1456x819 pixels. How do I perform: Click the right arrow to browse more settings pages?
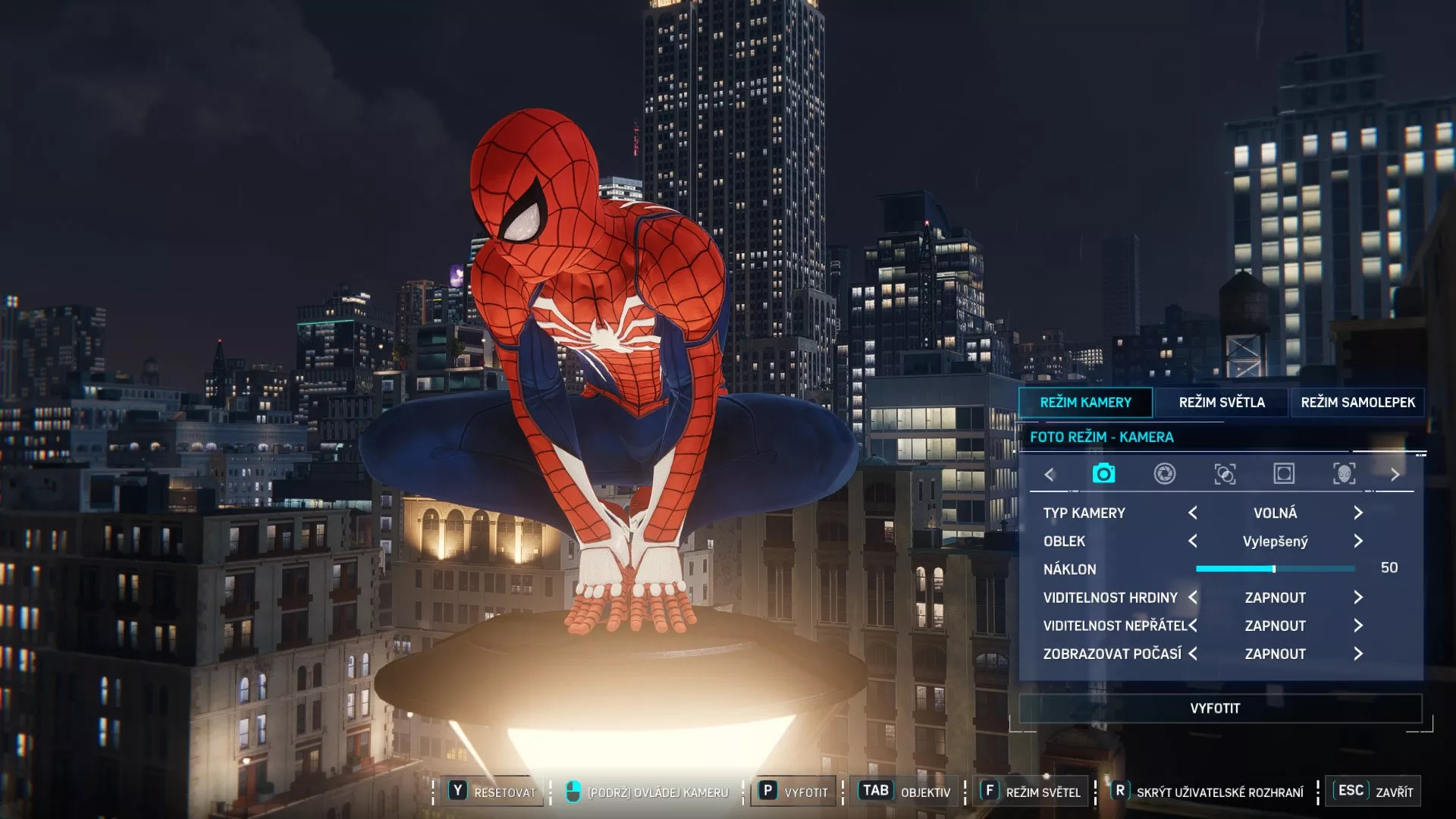[1395, 473]
